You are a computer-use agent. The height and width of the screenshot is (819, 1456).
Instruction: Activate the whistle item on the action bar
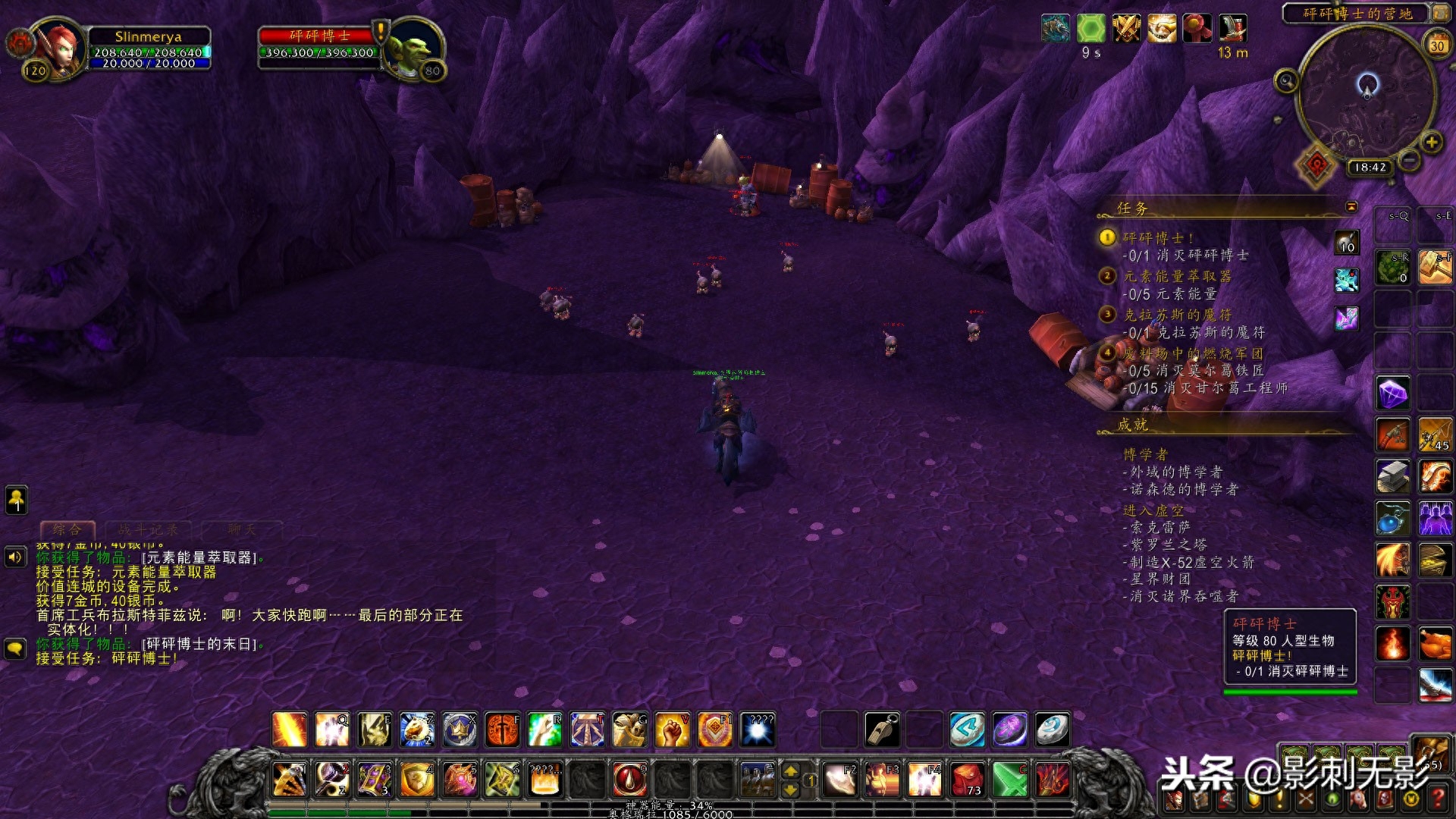[x=882, y=730]
